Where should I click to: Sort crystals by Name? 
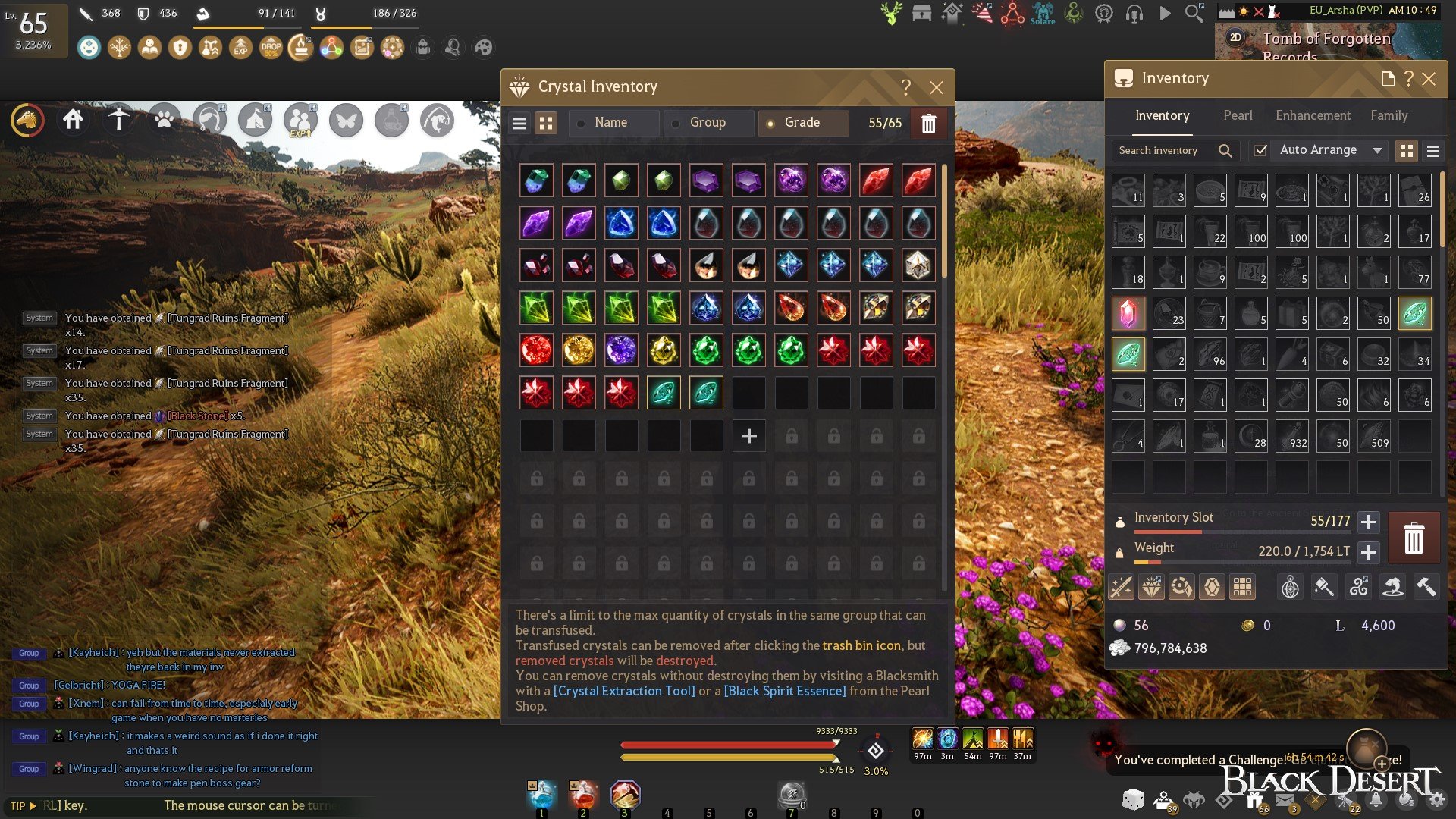click(613, 123)
